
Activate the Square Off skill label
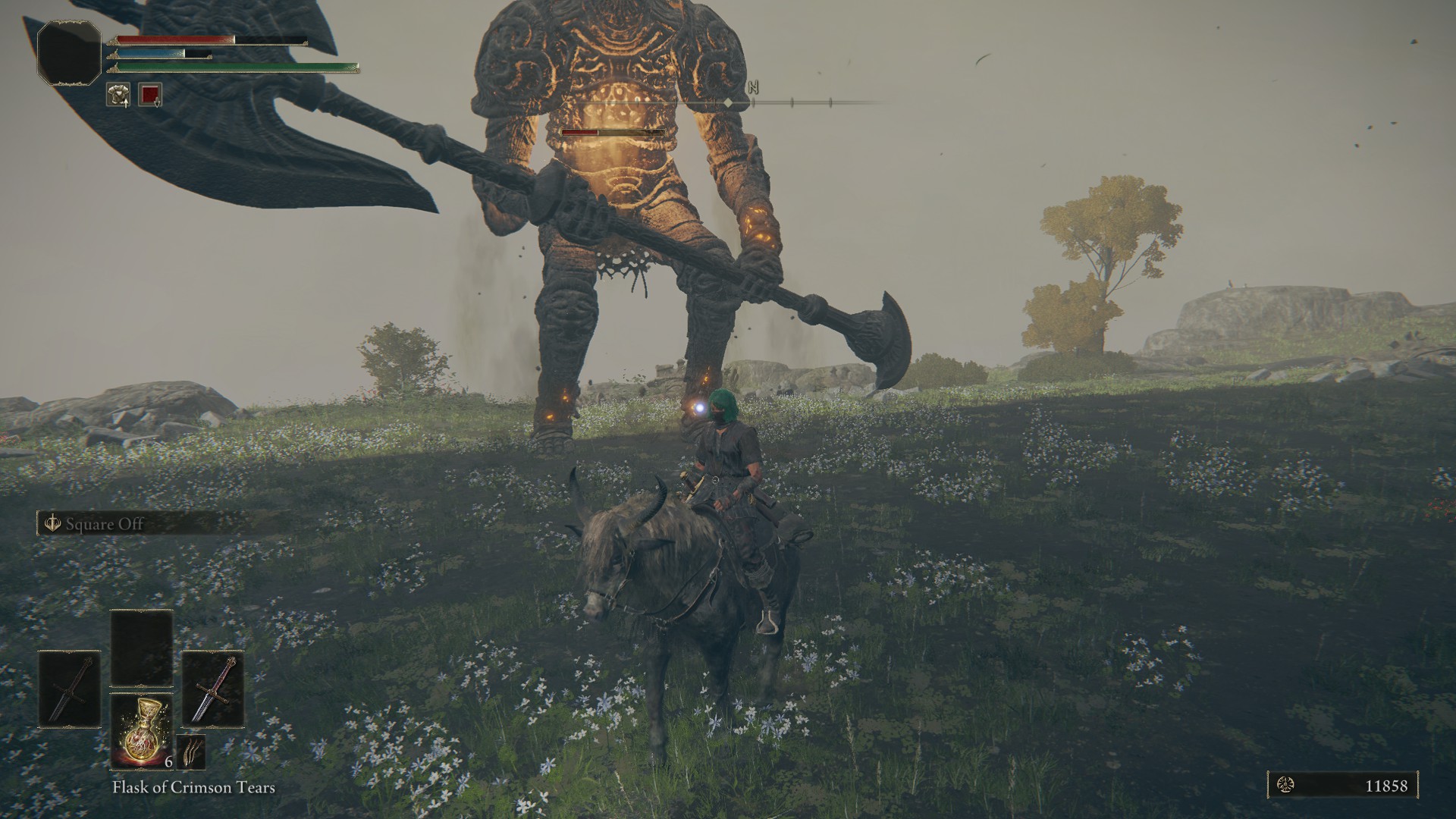(104, 524)
